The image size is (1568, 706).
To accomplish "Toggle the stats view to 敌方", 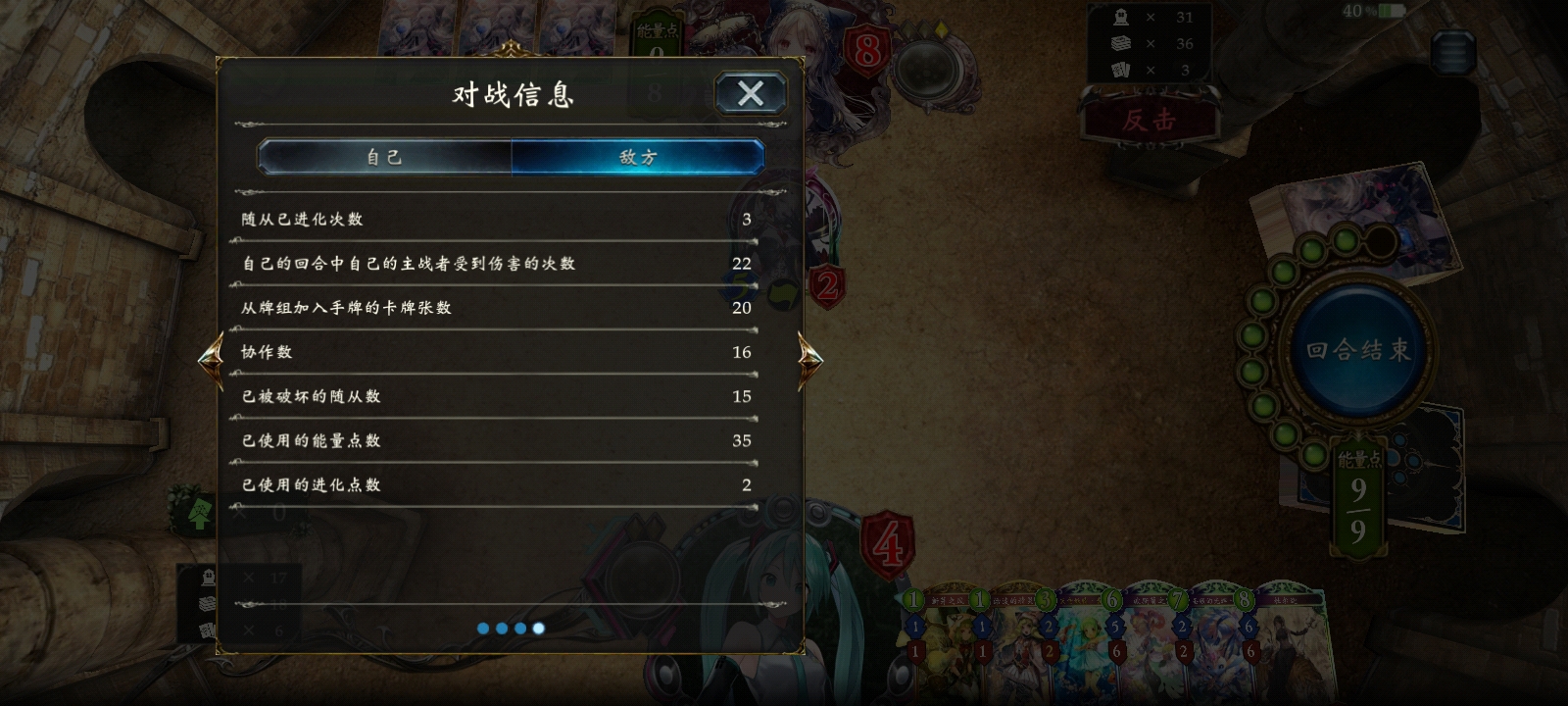I will pos(637,157).
